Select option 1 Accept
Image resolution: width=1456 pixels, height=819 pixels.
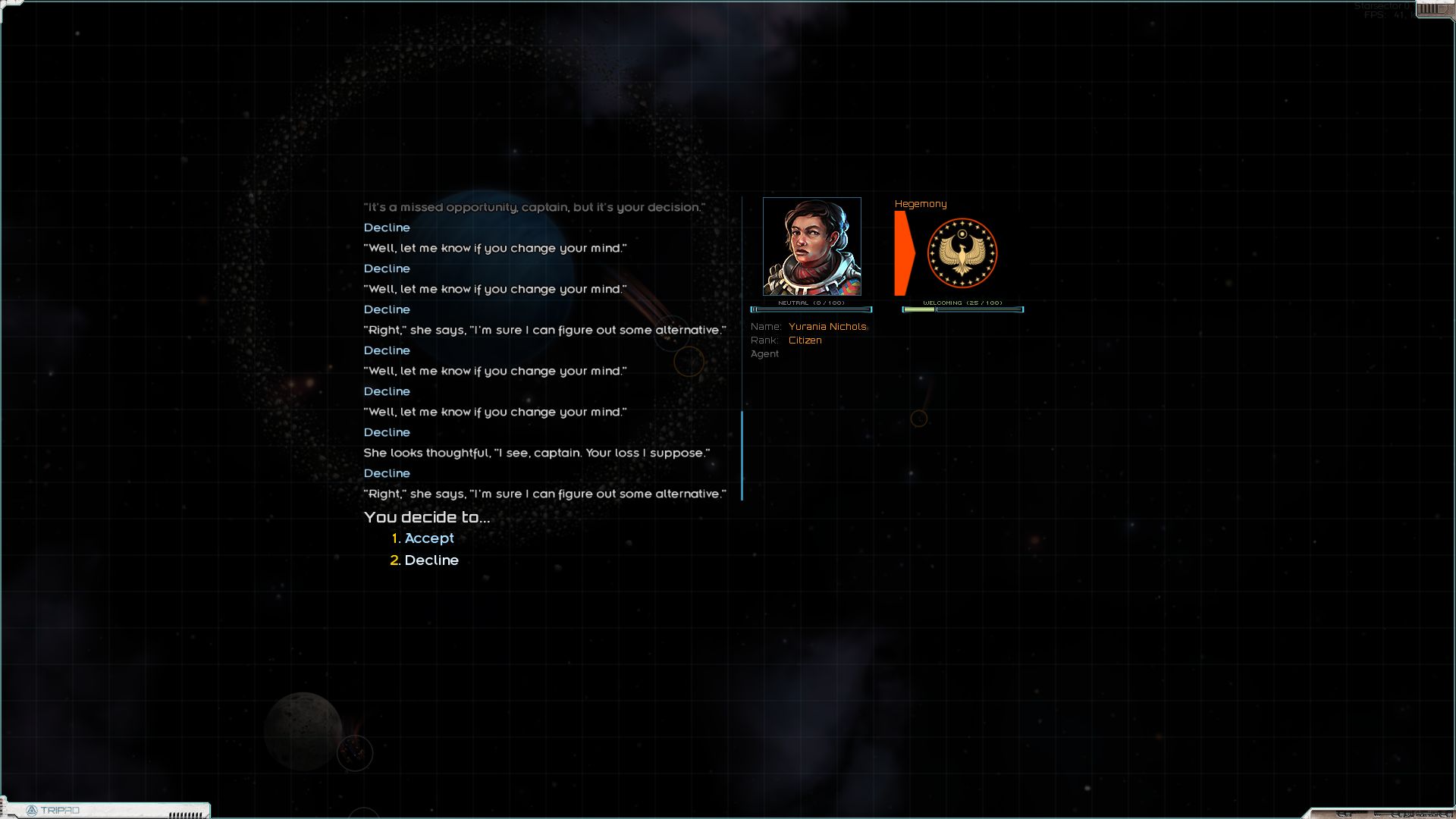tap(428, 538)
